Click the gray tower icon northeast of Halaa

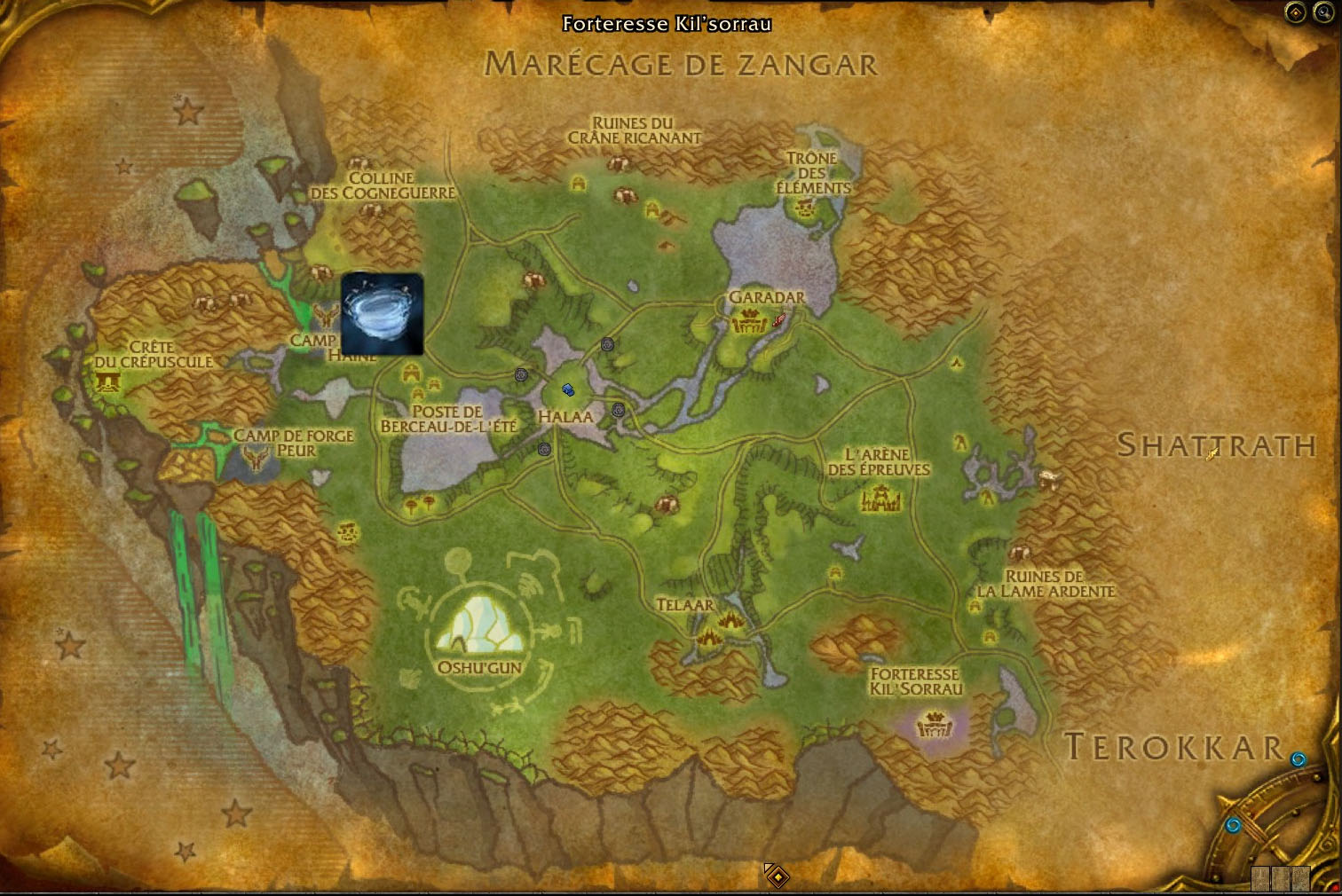607,344
